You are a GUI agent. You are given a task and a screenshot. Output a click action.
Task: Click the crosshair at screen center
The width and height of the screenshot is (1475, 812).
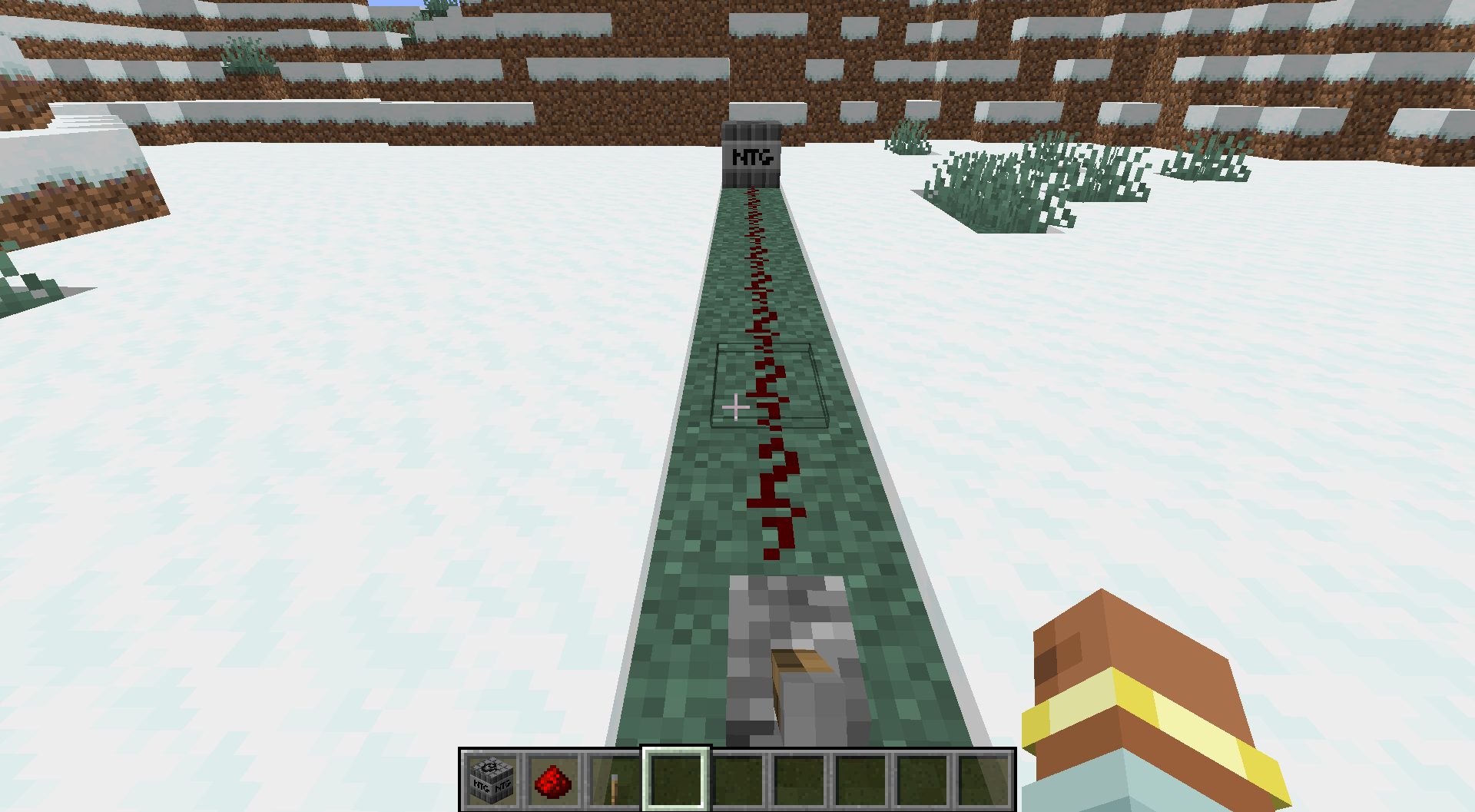tap(735, 406)
